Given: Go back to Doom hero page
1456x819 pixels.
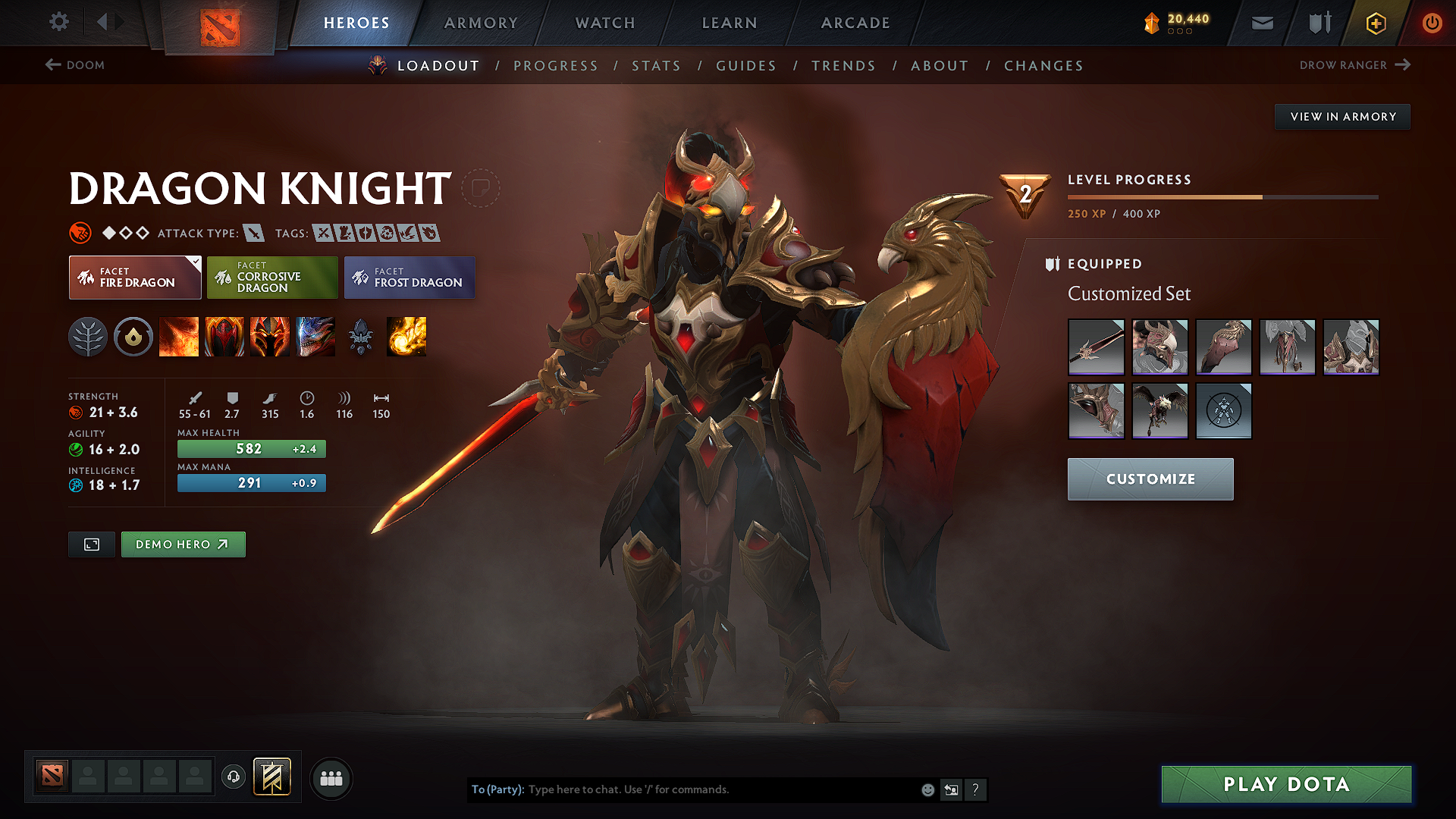Looking at the screenshot, I should (75, 65).
